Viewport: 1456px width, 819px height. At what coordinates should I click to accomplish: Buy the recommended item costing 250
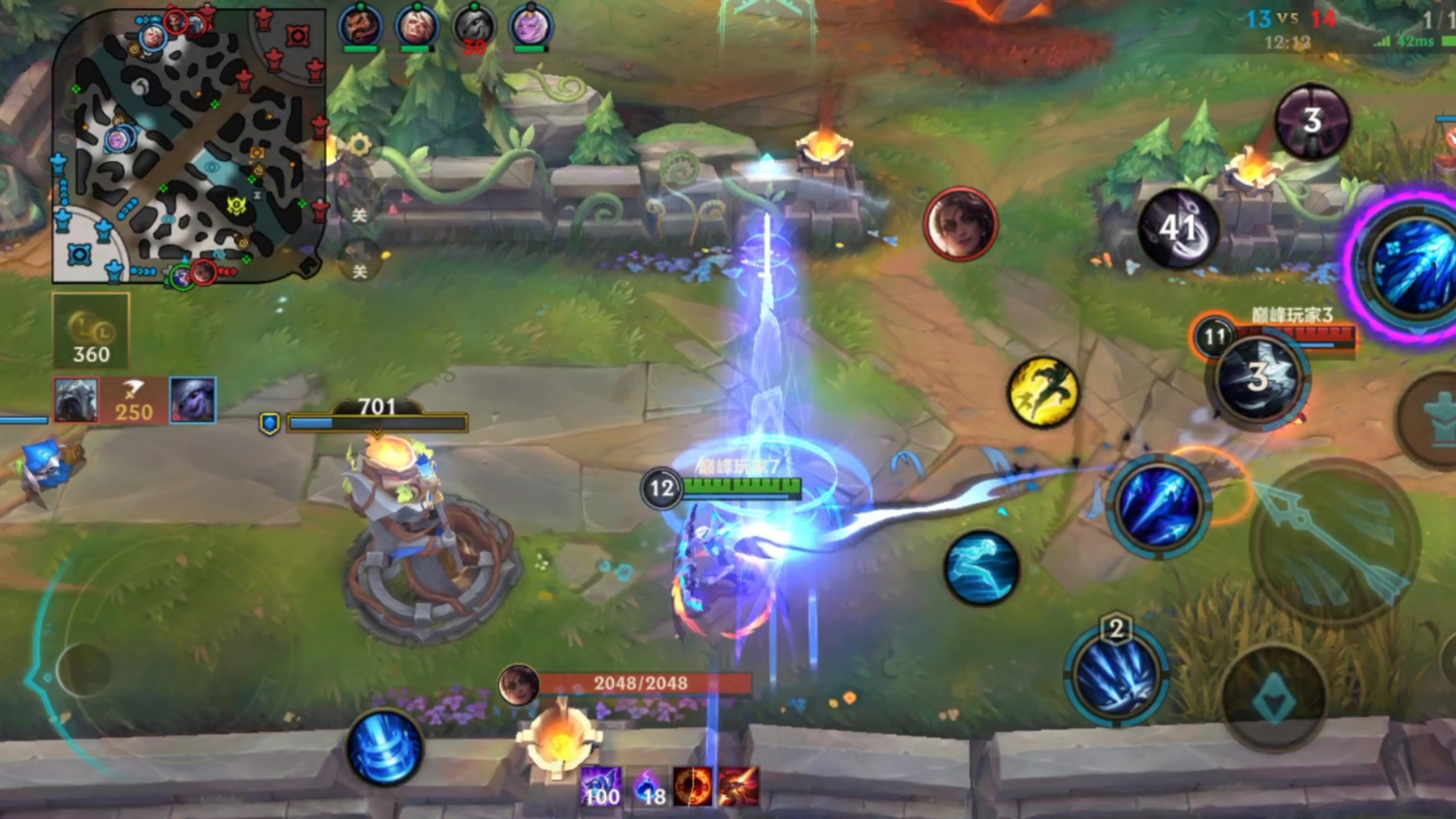[134, 400]
